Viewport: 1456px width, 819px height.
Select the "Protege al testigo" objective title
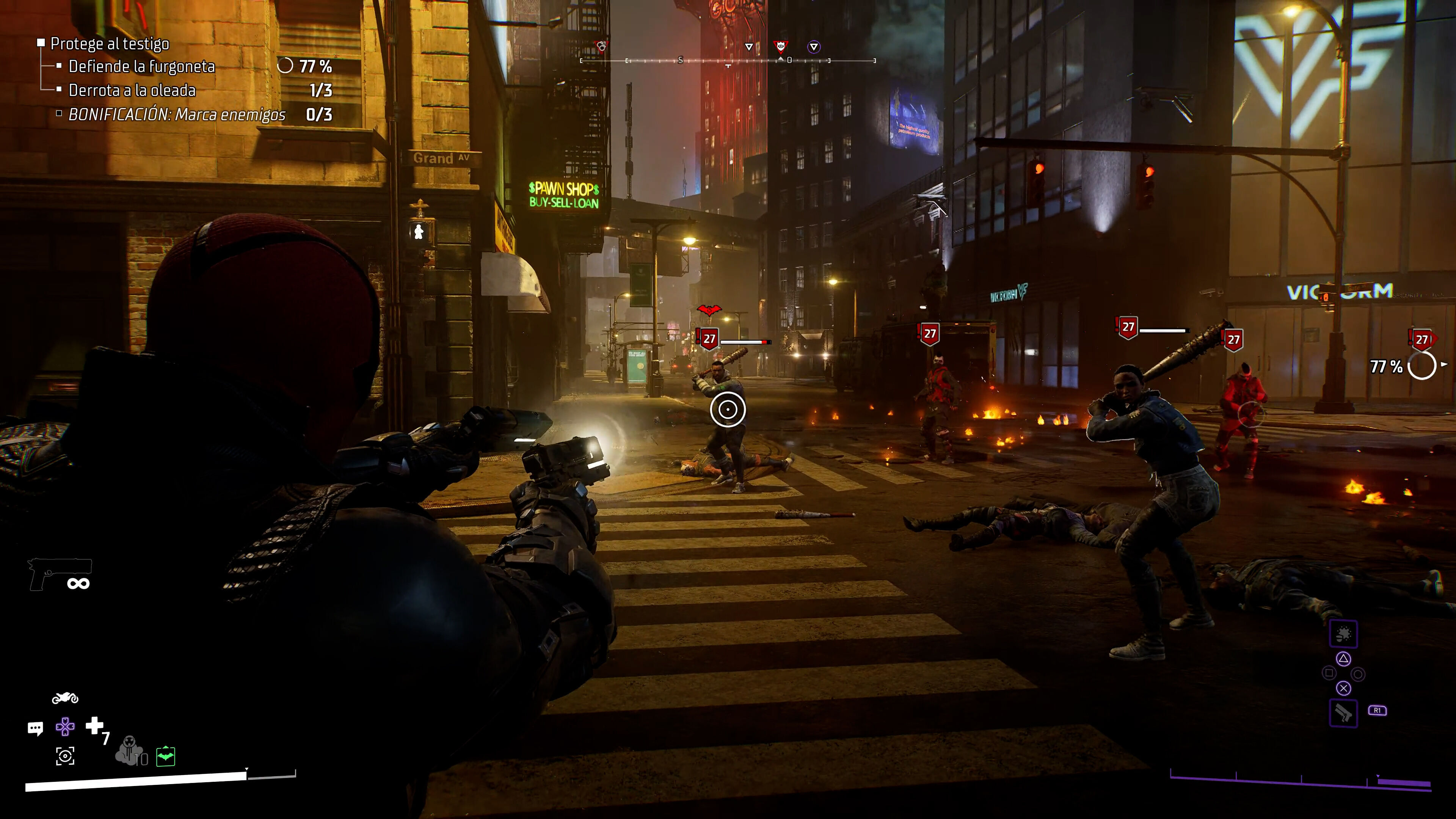tap(110, 44)
